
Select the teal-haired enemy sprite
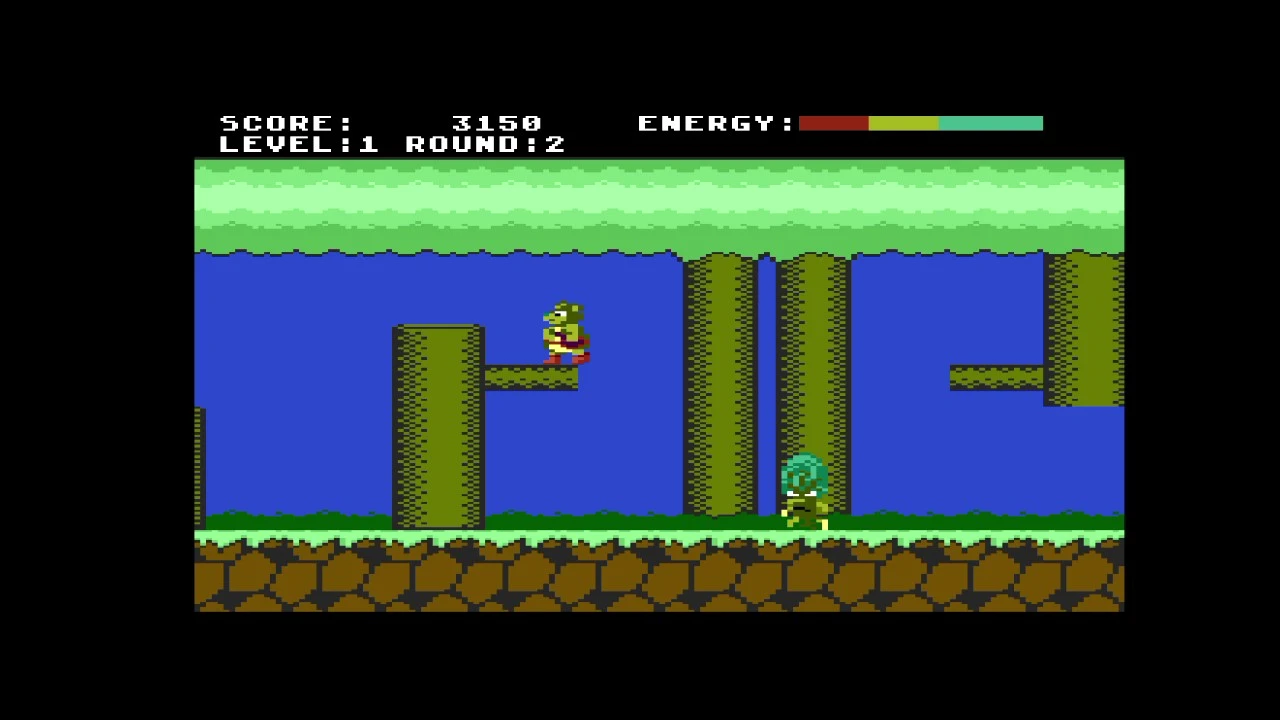(x=805, y=490)
